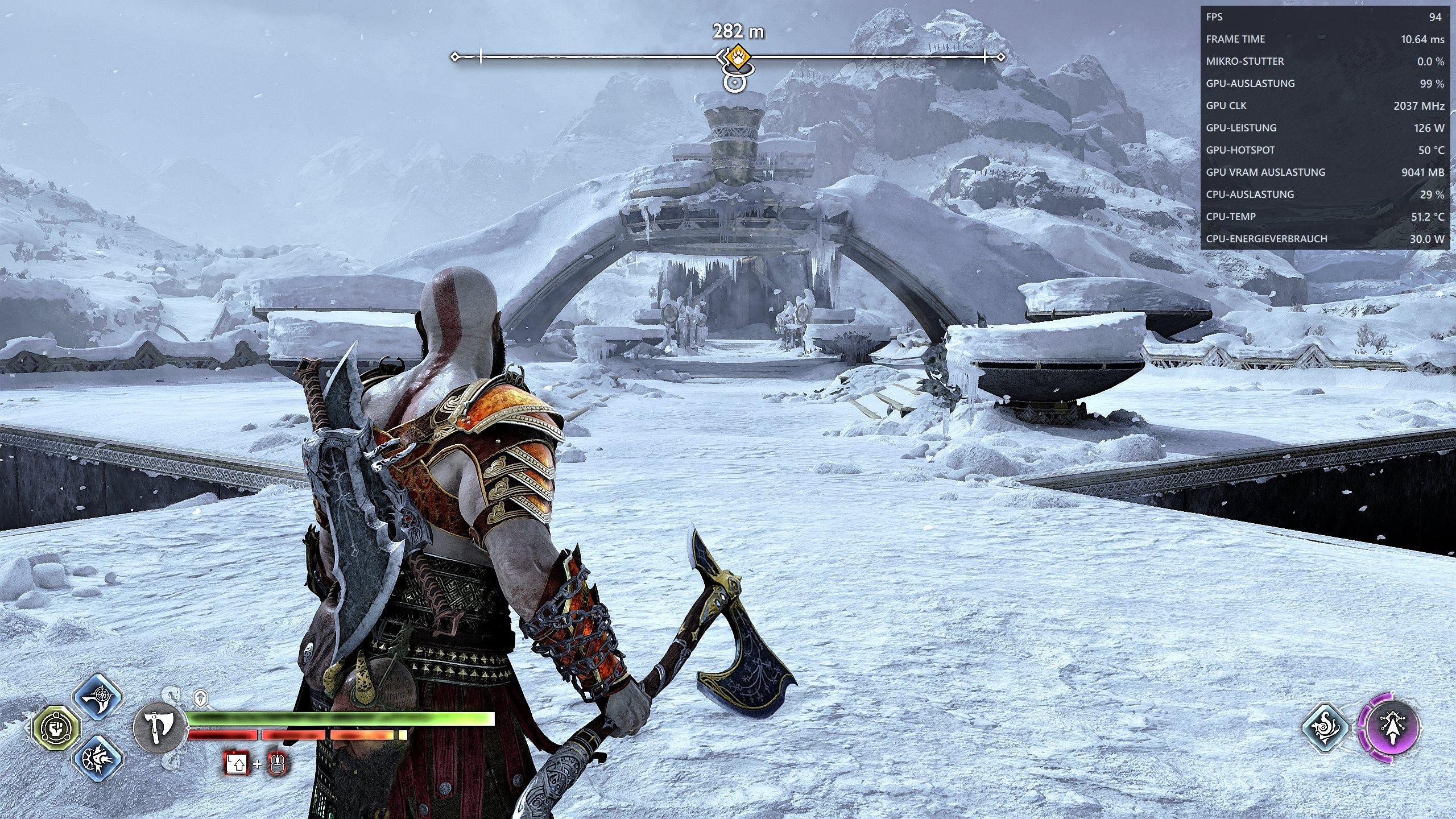Screen dimensions: 1456x819
Task: Activate the squirrel spirit summon icon
Action: tap(1326, 728)
